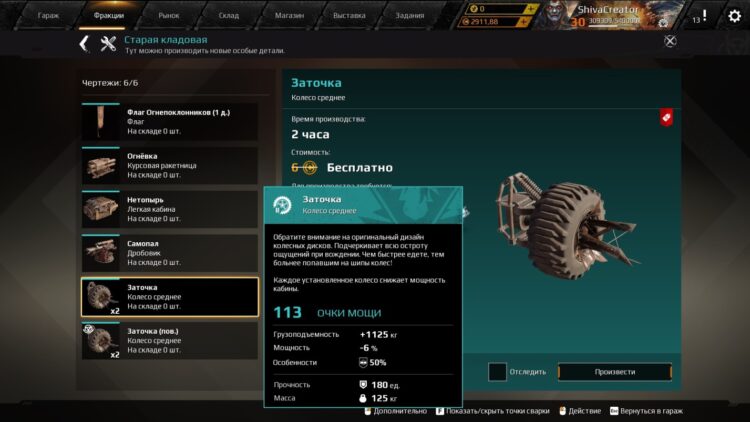This screenshot has width=750, height=422.
Task: Go to the Склад tab
Action: (229, 16)
